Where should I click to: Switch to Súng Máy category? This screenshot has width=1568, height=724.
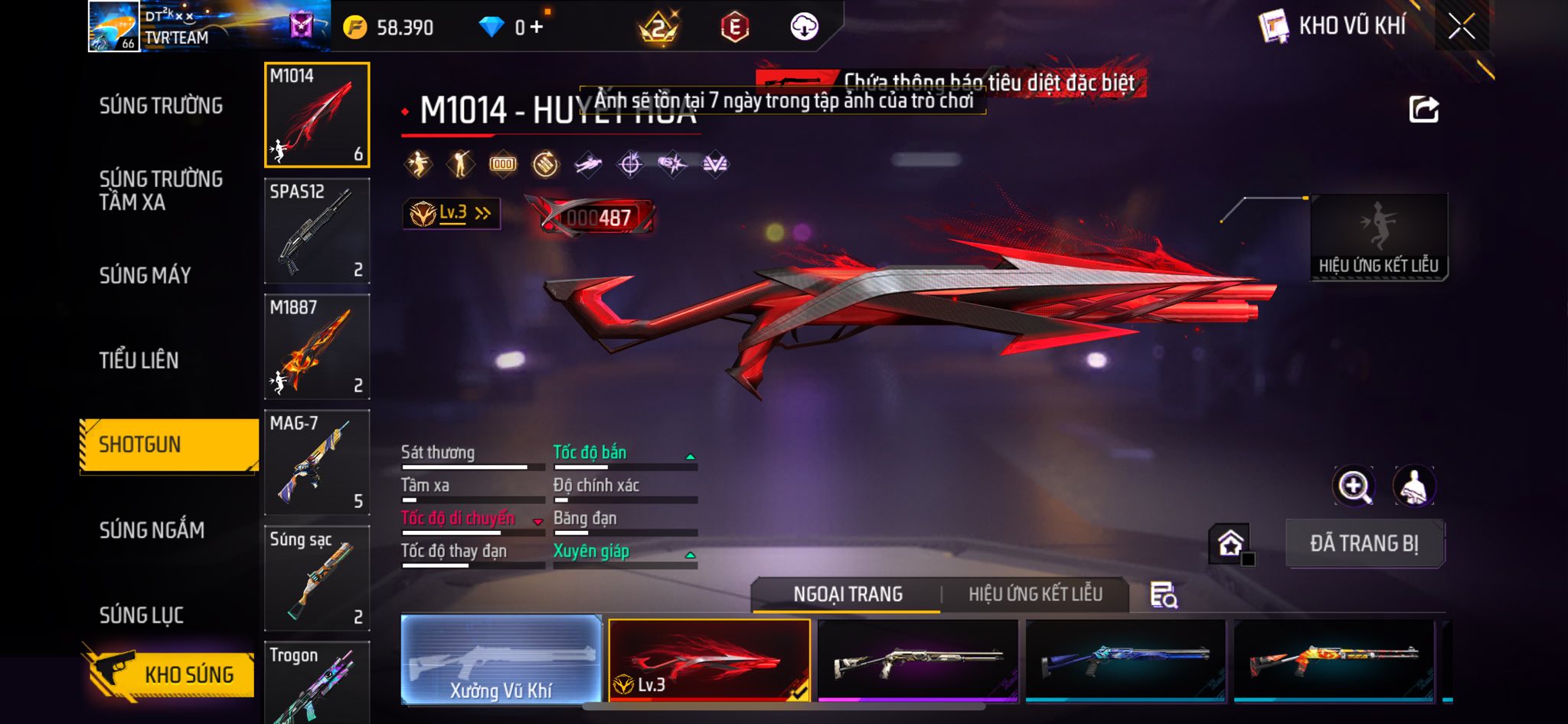(145, 275)
